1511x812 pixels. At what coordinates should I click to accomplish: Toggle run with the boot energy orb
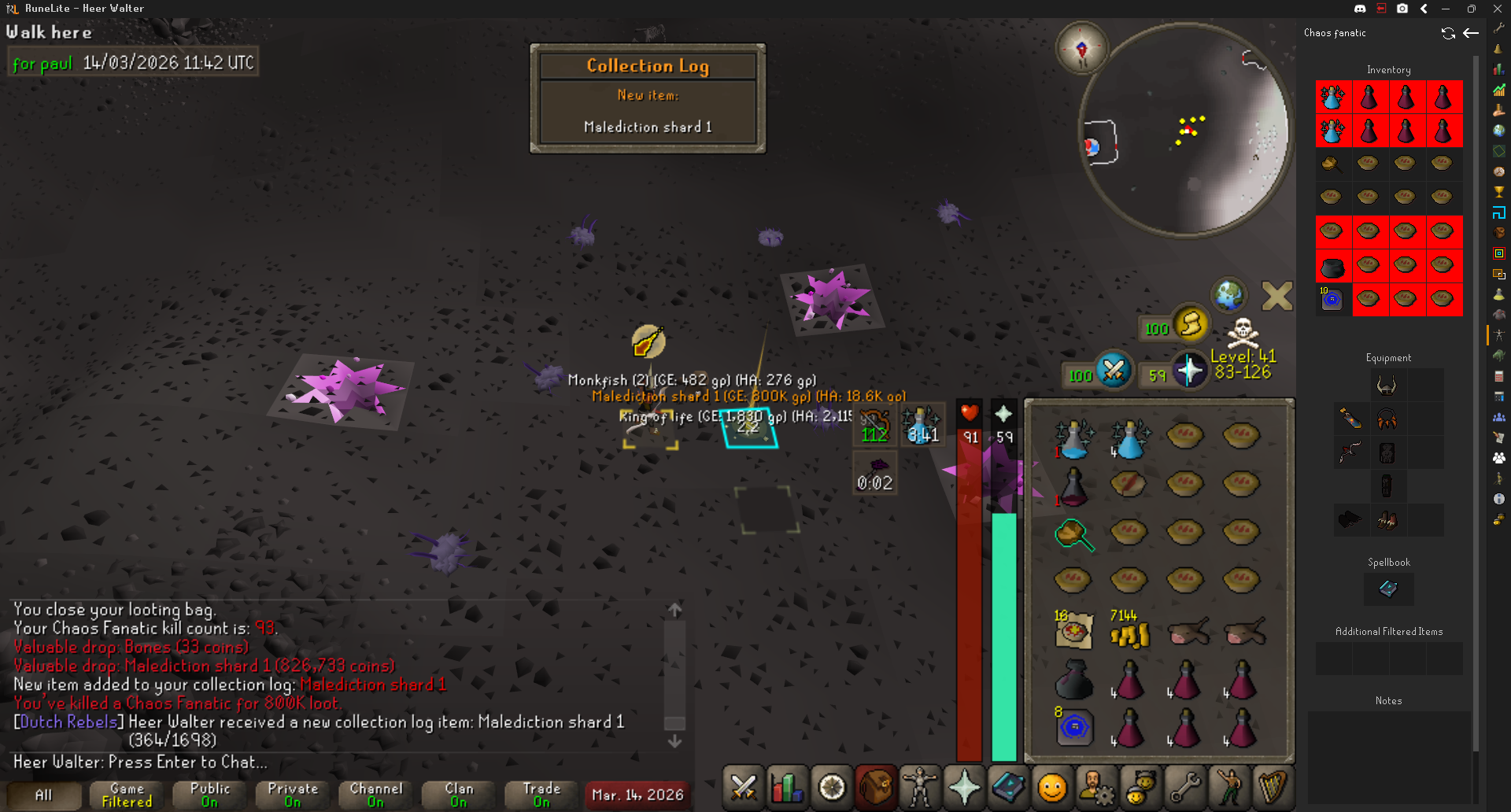click(1190, 323)
